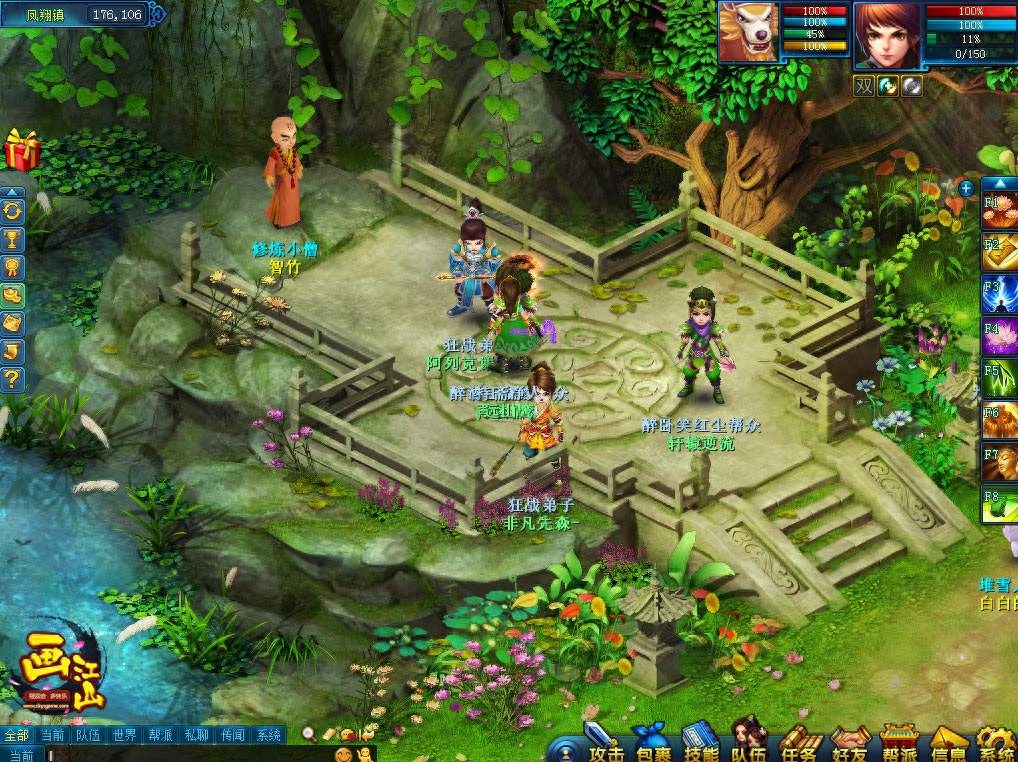The width and height of the screenshot is (1018, 762).
Task: Switch to the 私聊 private chat tab
Action: 196,735
